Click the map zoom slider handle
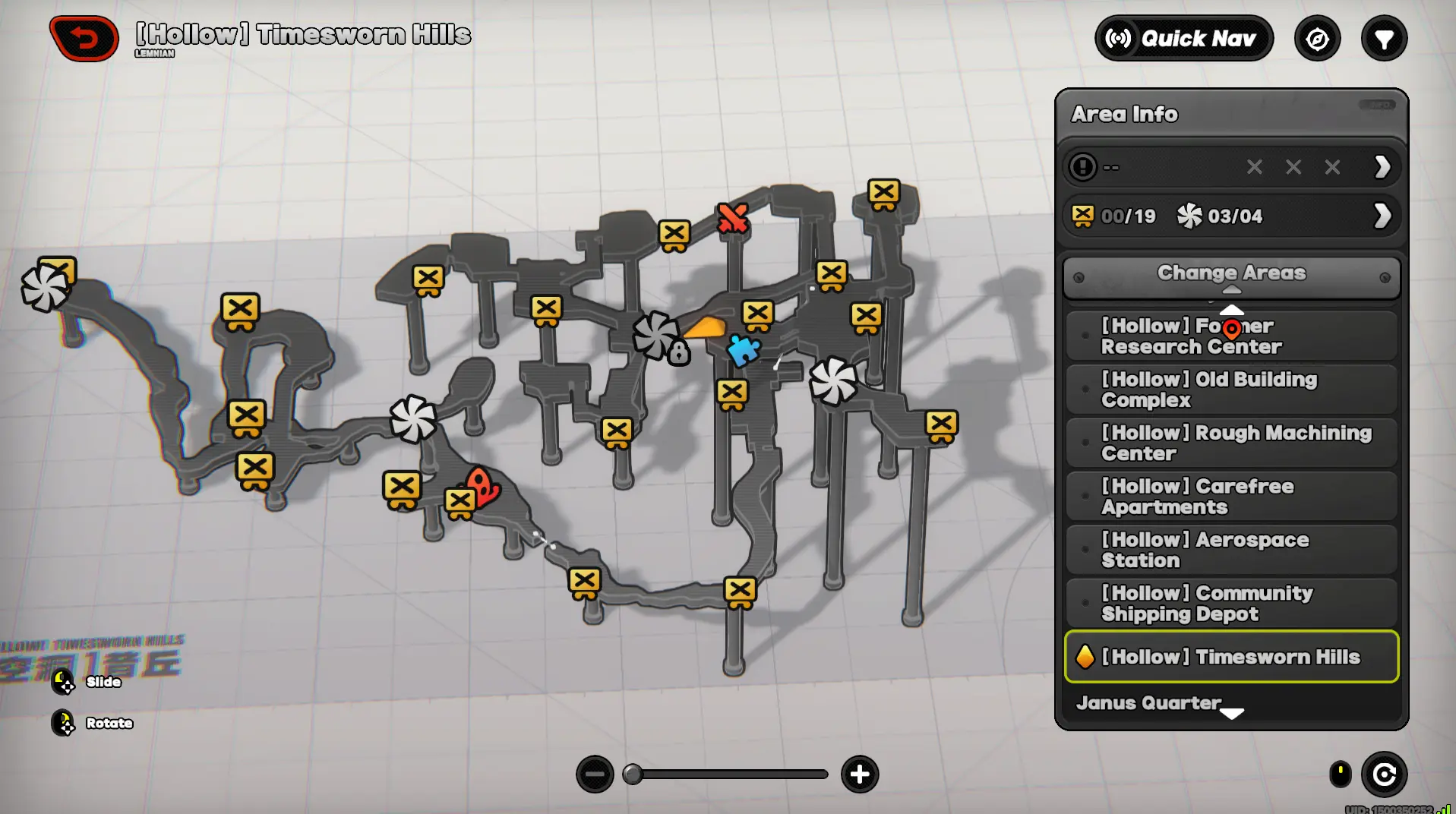 coord(632,775)
